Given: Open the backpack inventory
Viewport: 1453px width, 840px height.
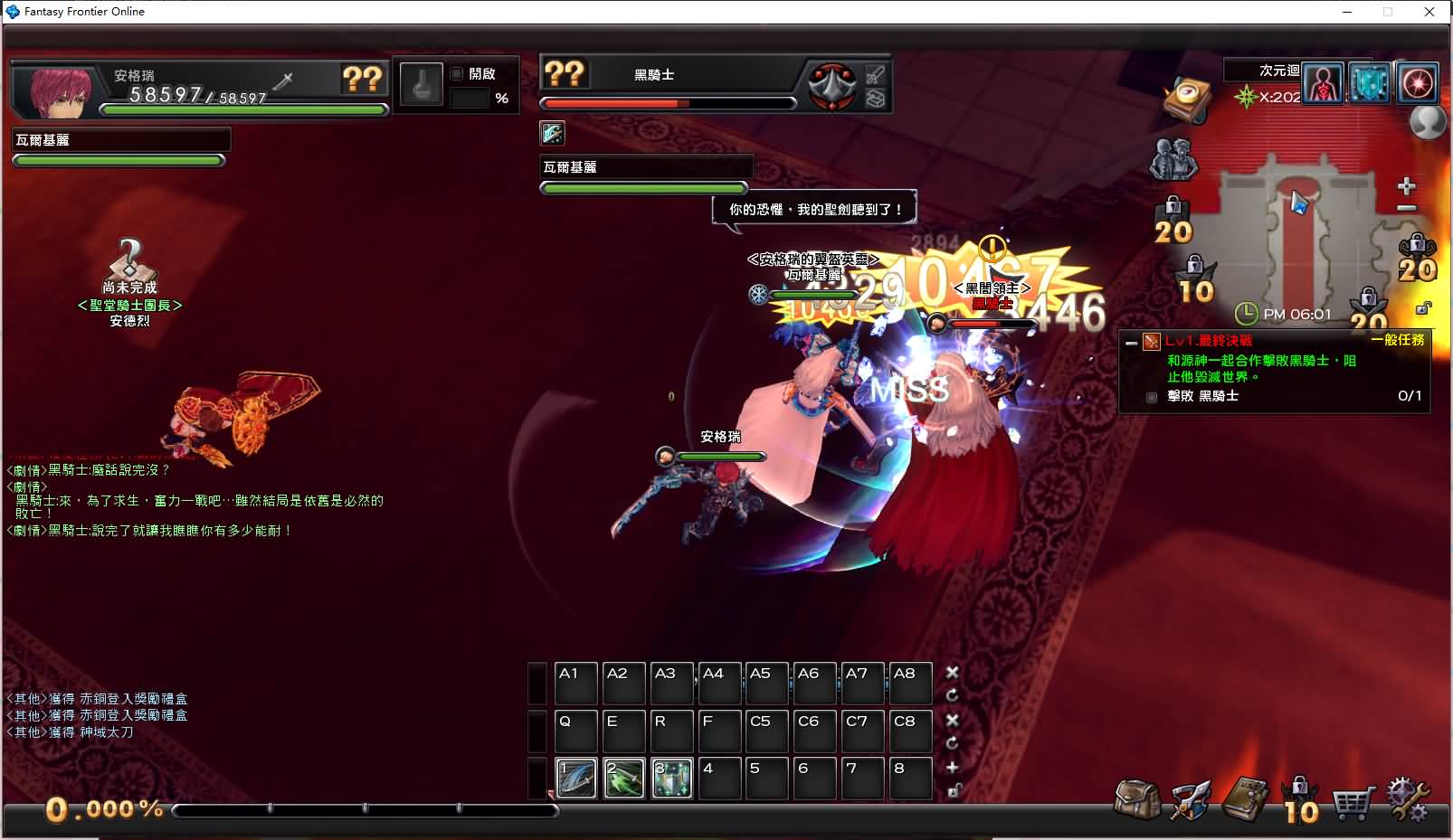Looking at the screenshot, I should [x=1136, y=798].
